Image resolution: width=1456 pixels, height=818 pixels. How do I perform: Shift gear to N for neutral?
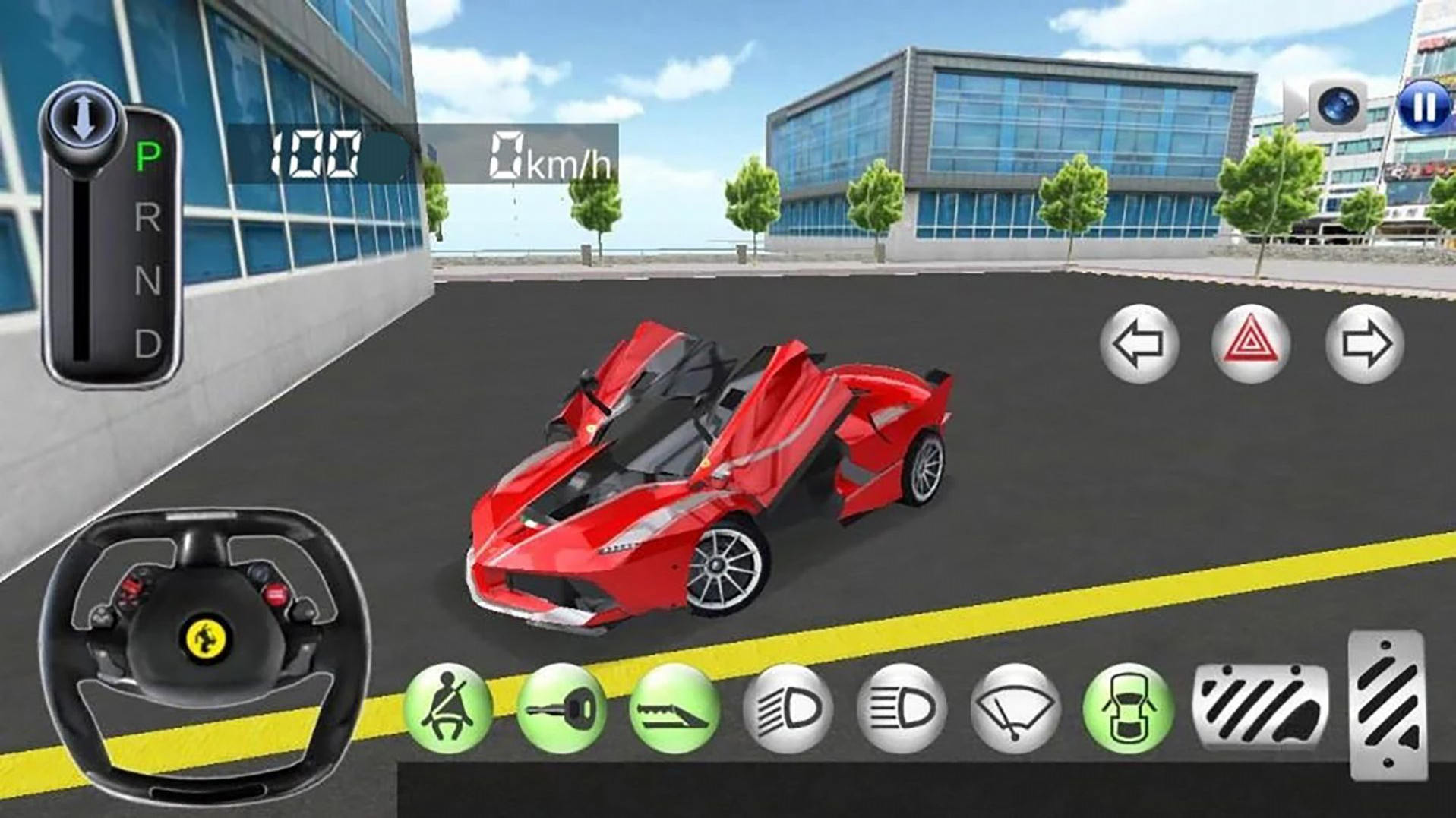(x=148, y=282)
